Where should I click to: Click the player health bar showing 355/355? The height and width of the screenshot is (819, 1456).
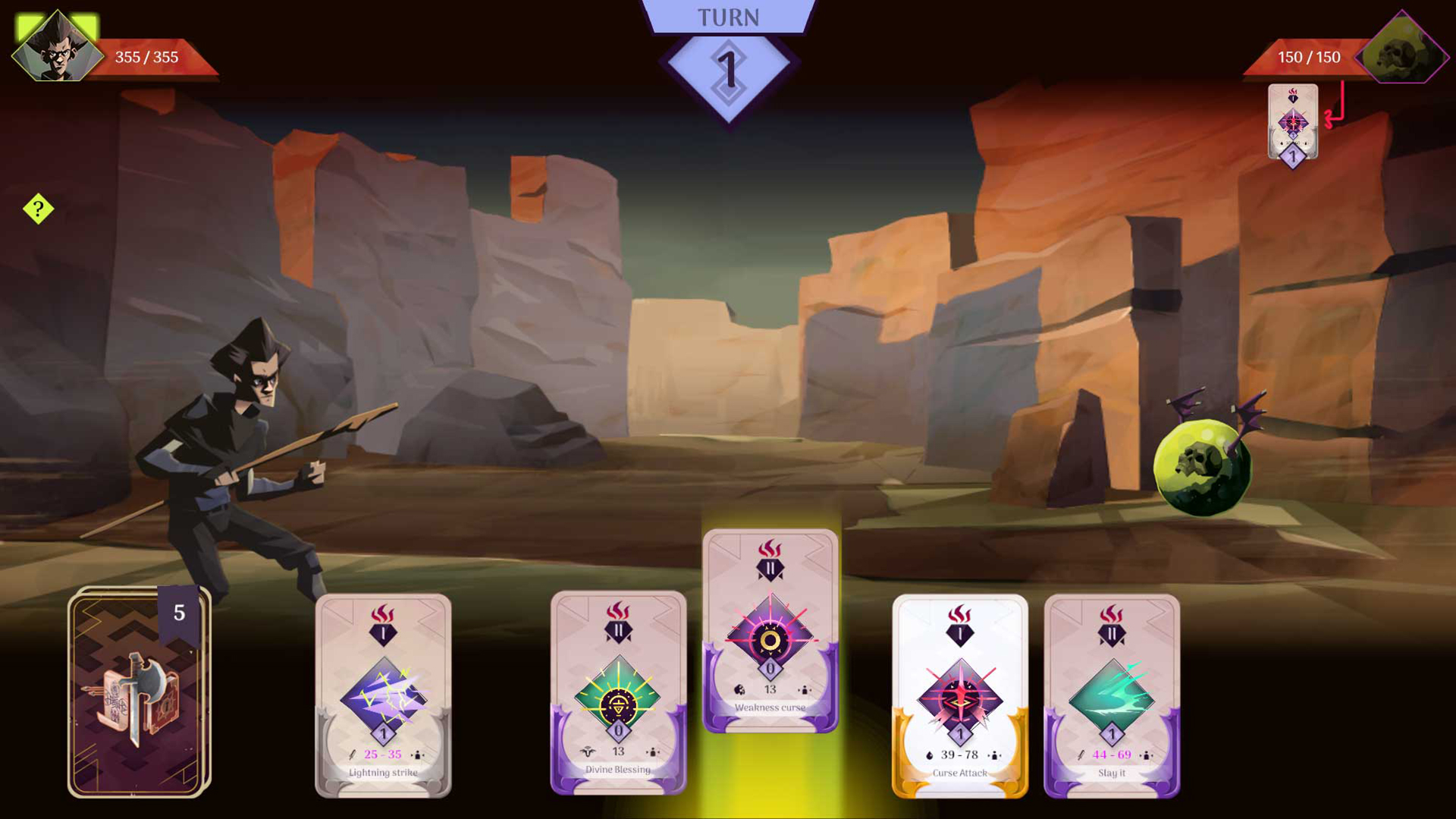tap(146, 56)
